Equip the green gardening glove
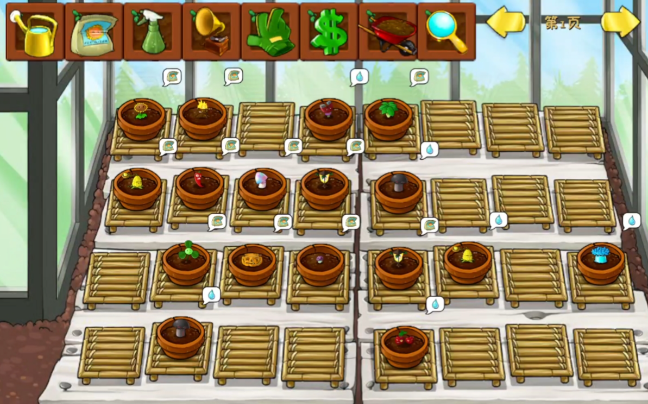 (269, 32)
